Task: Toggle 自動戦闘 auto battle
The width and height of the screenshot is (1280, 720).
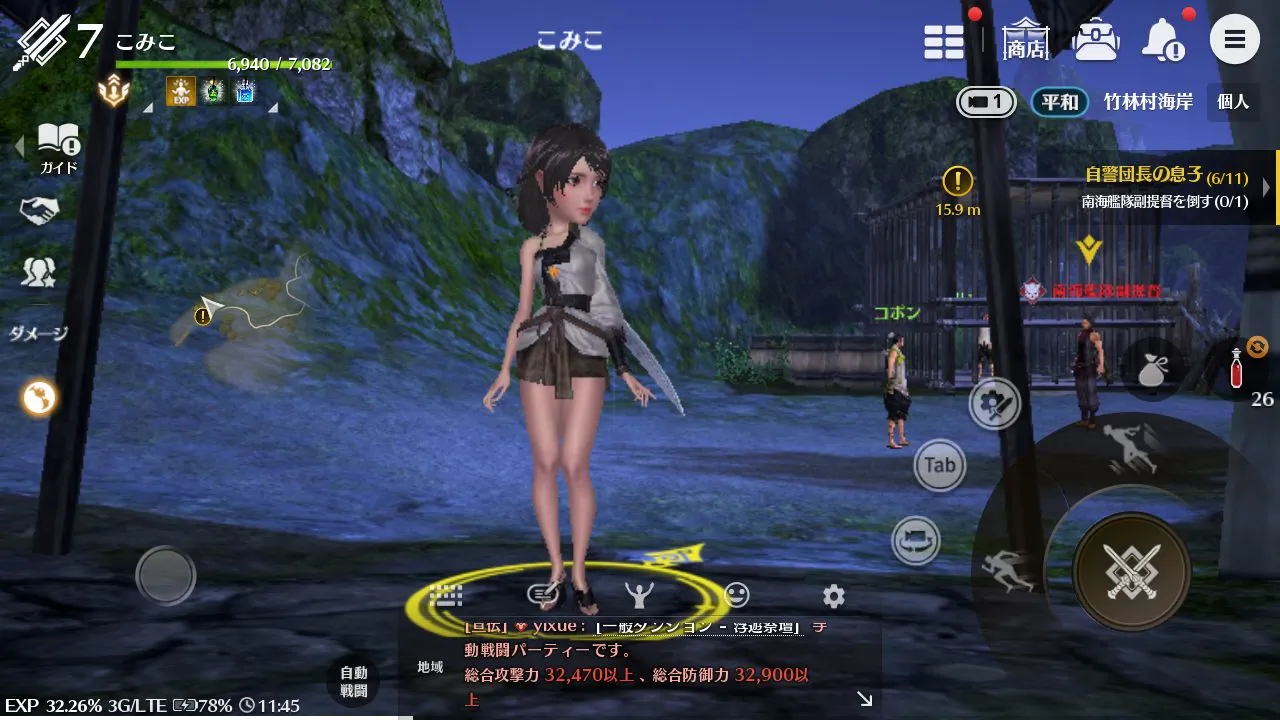Action: [x=353, y=682]
